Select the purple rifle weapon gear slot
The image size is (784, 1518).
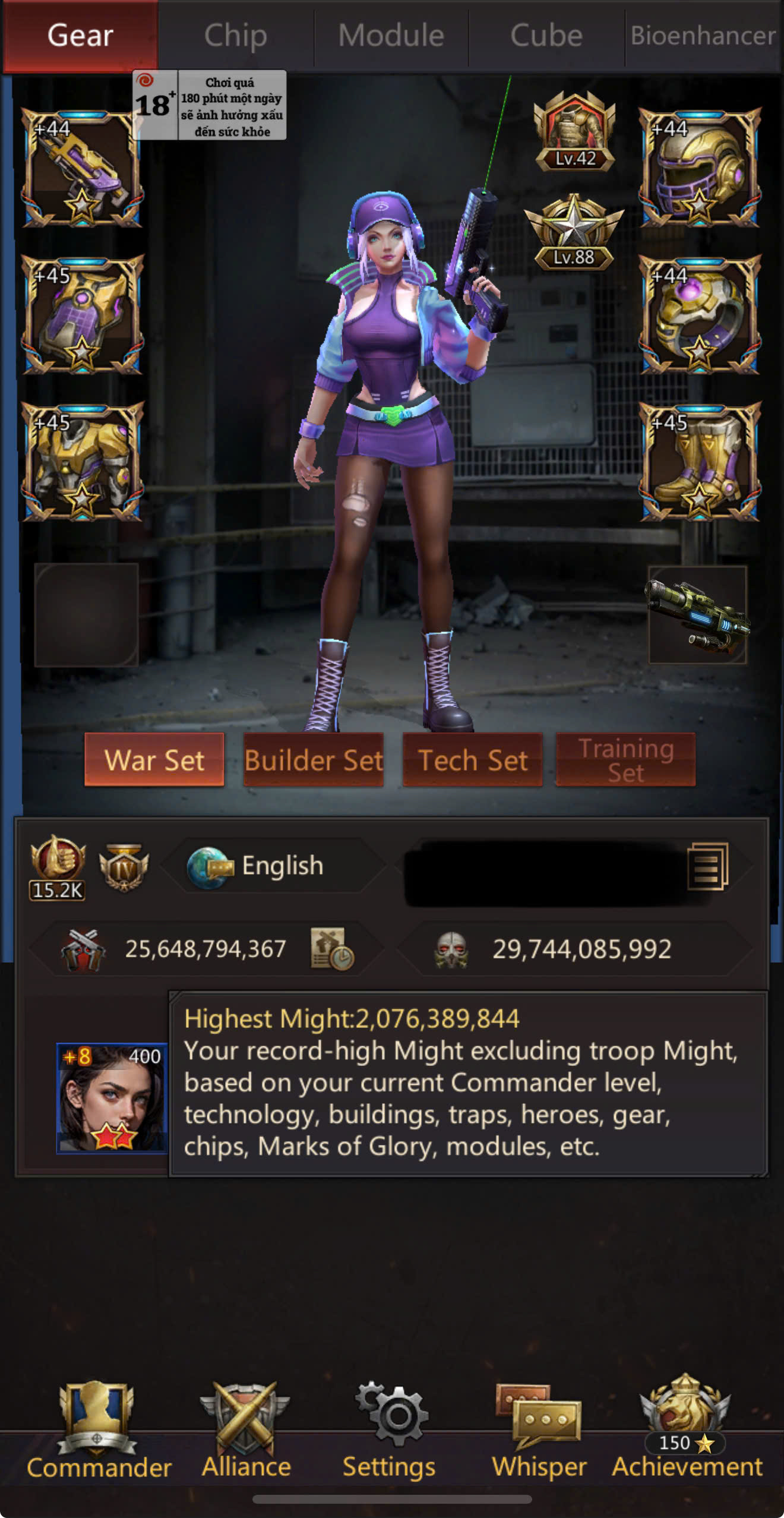point(82,168)
